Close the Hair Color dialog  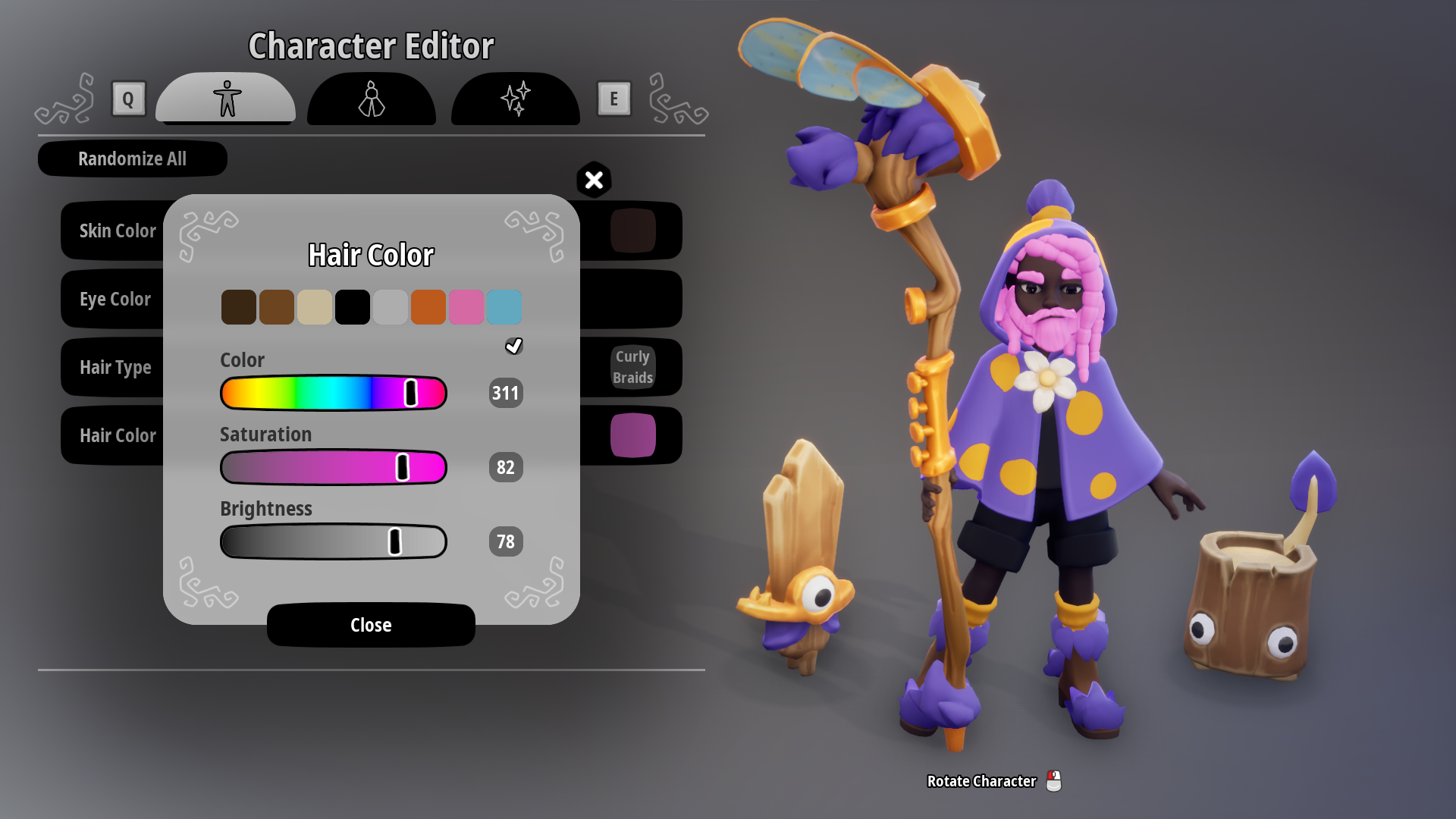coord(370,625)
